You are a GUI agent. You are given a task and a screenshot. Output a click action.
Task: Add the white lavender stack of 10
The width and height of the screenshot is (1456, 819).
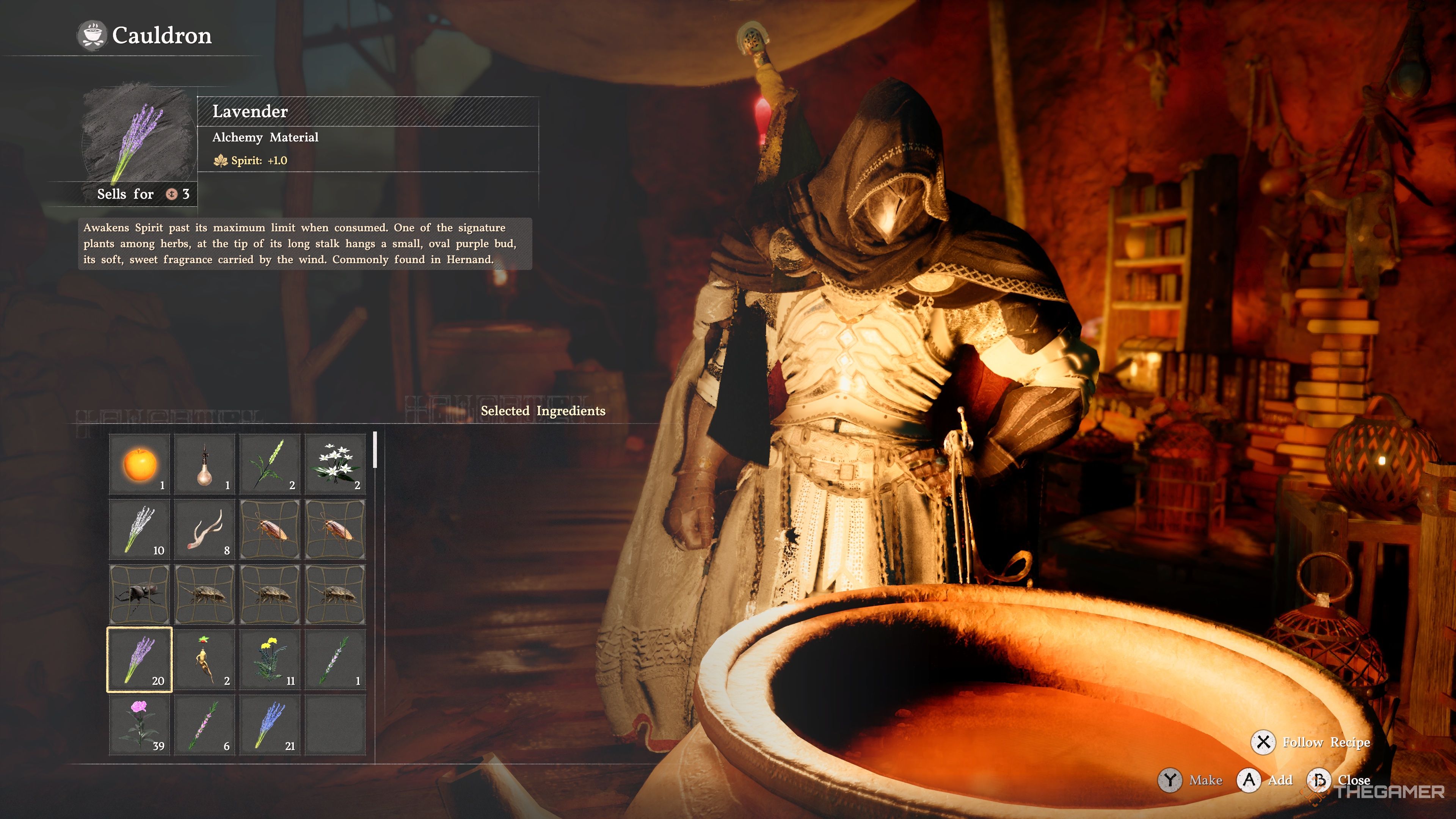140,529
